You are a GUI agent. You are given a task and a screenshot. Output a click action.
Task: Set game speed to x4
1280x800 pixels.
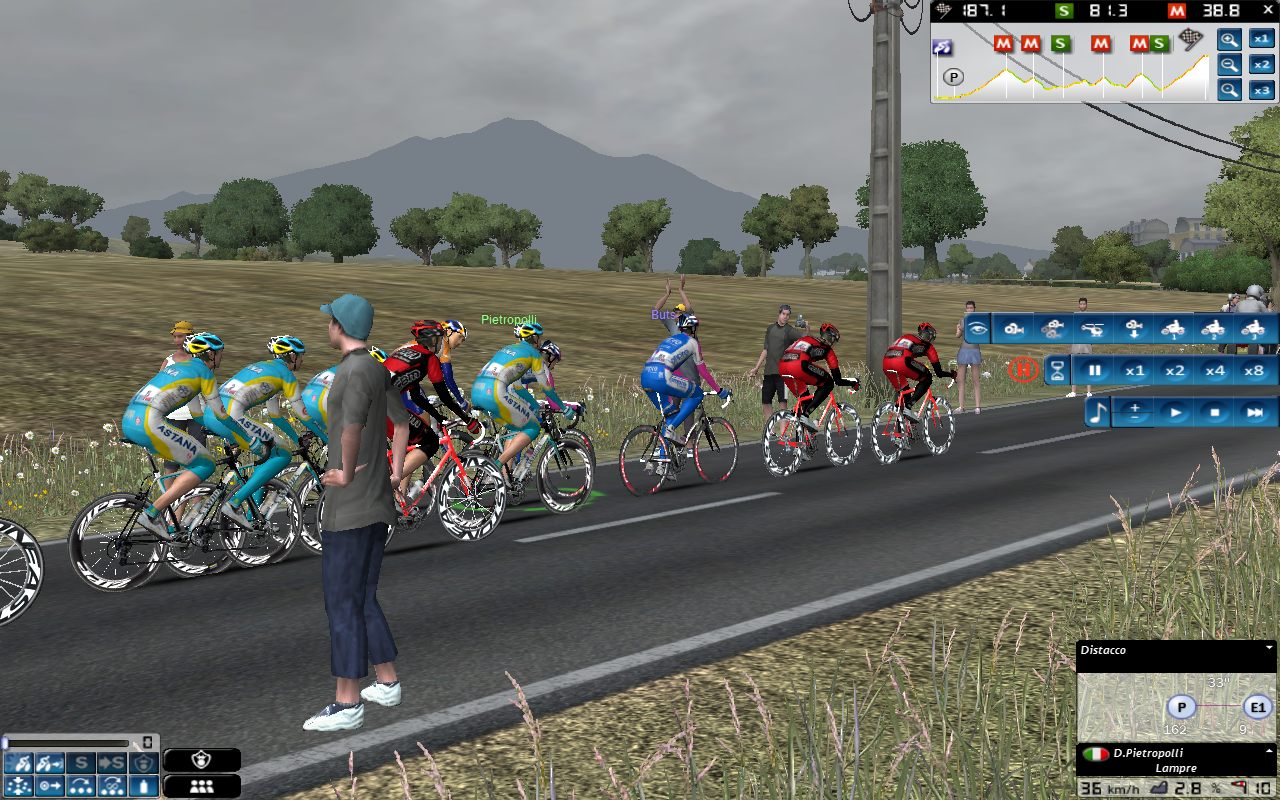tap(1214, 371)
